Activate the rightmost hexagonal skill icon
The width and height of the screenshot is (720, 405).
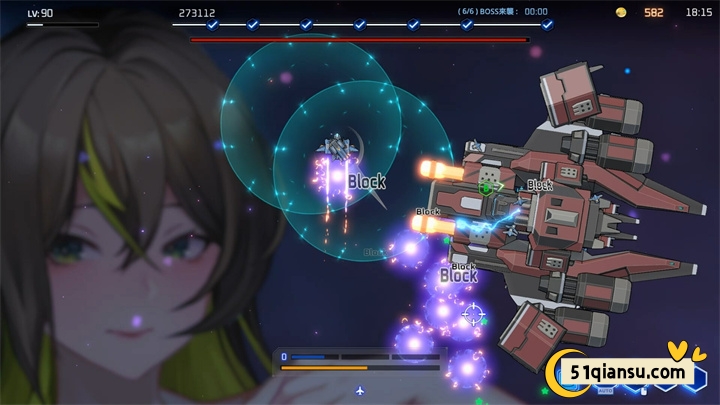click(x=696, y=378)
